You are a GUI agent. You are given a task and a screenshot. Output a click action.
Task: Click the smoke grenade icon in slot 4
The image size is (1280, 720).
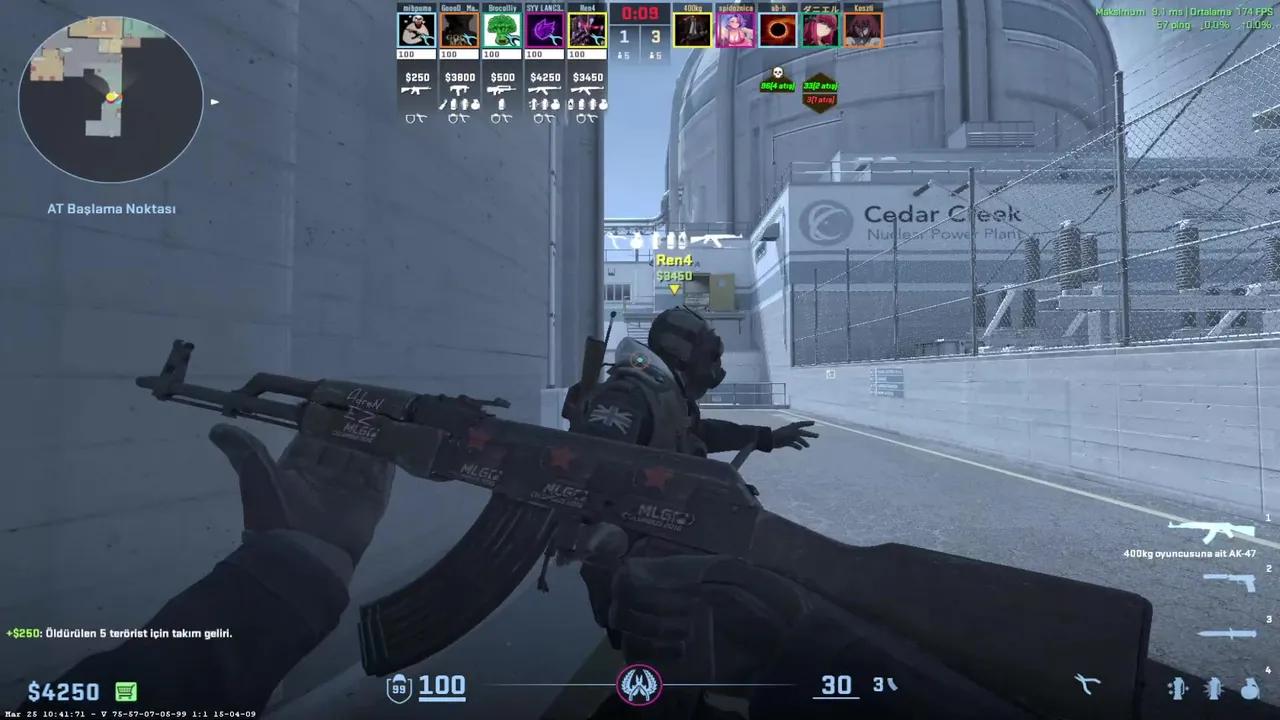(x=1249, y=688)
